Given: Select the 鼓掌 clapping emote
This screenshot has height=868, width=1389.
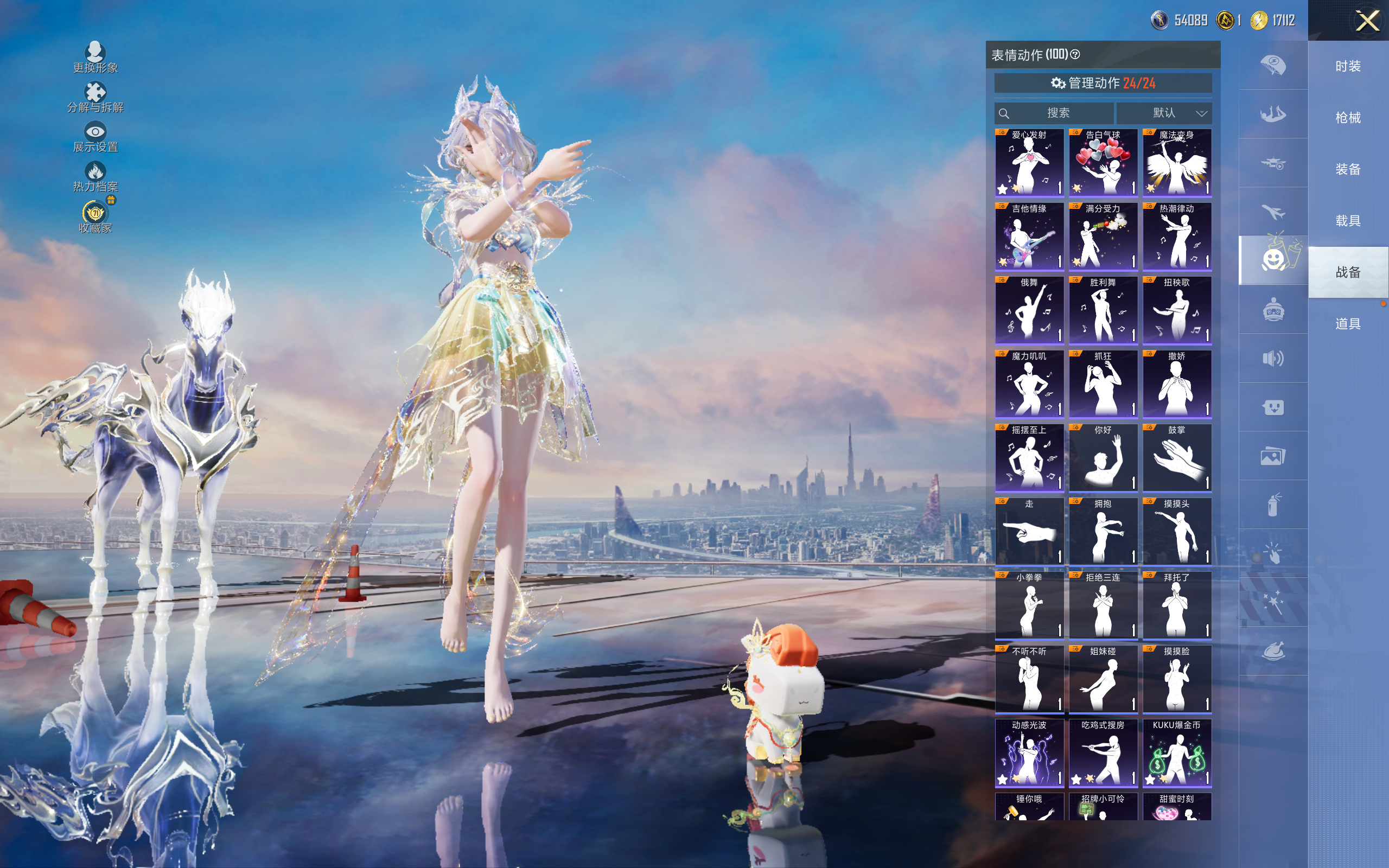Looking at the screenshot, I should click(1177, 458).
